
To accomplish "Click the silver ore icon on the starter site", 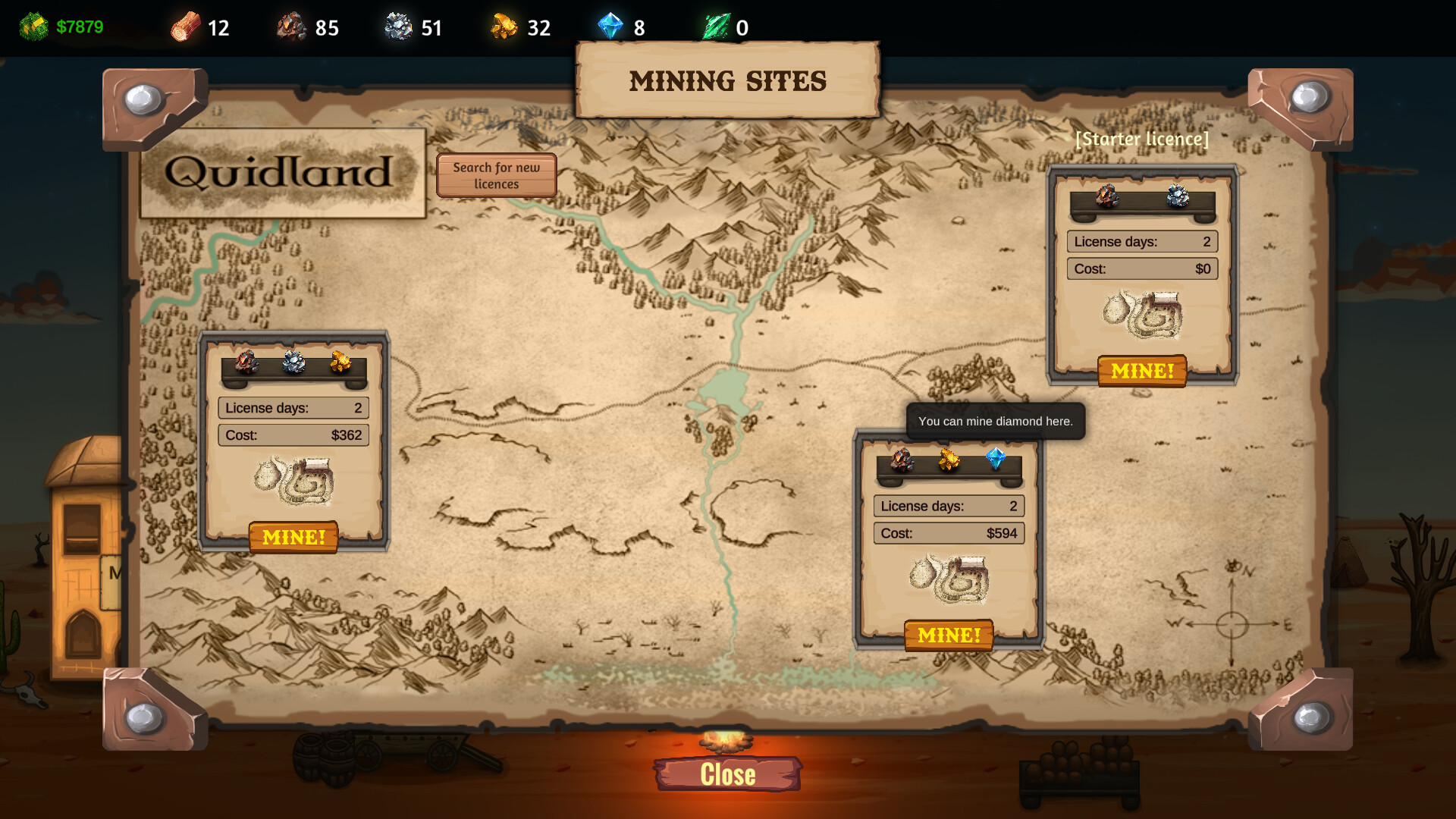I will tap(1178, 196).
